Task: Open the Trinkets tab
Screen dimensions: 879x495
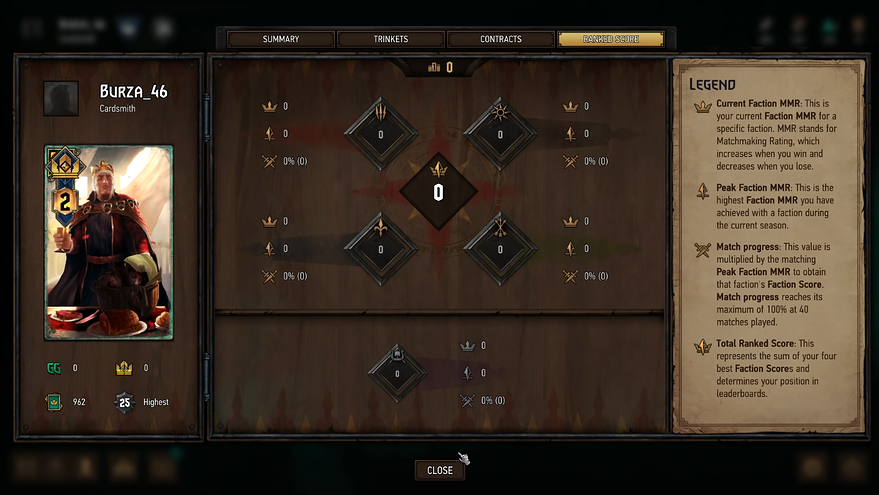Action: [x=390, y=39]
